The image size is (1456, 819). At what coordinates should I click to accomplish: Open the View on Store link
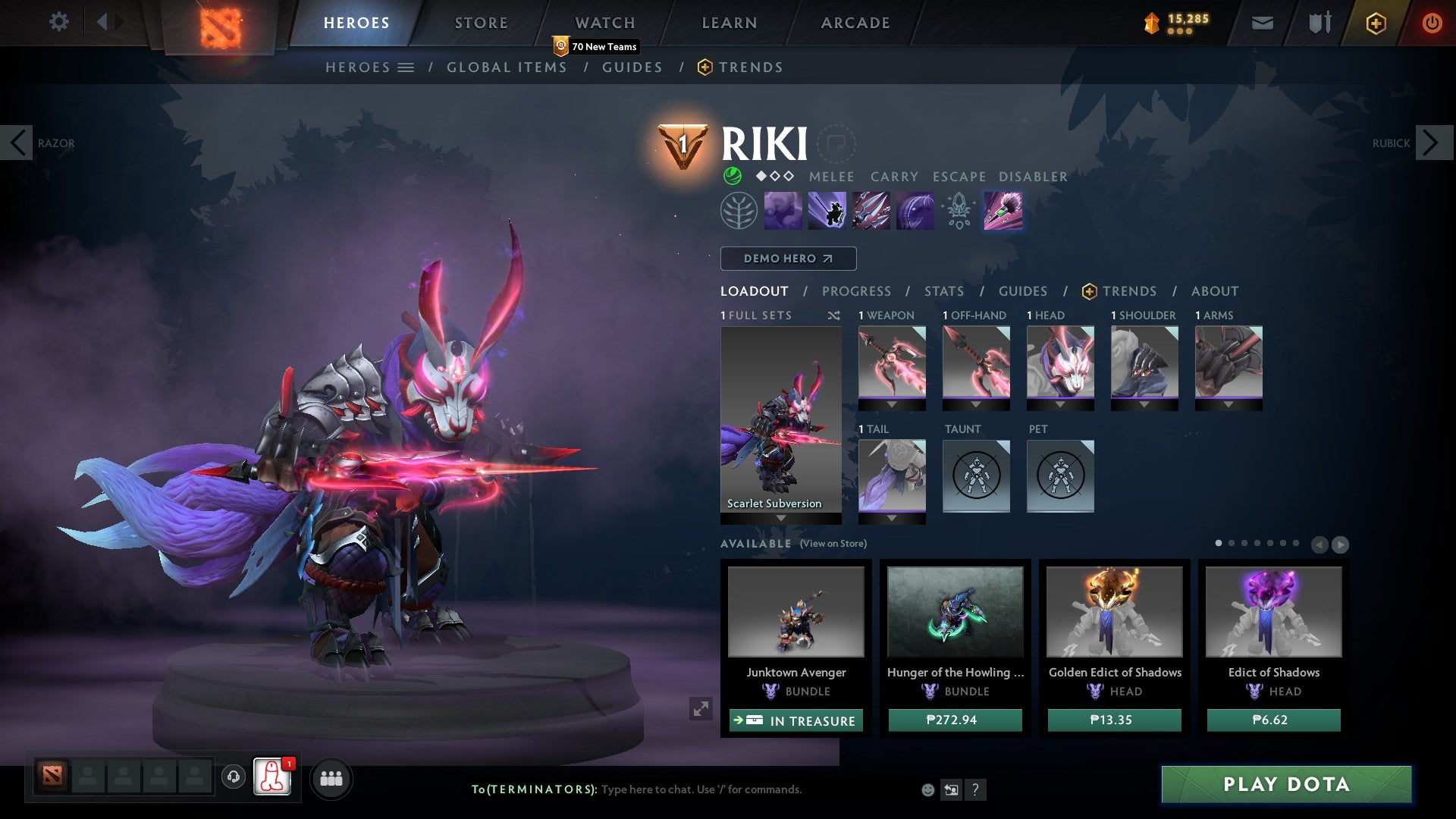click(x=835, y=544)
